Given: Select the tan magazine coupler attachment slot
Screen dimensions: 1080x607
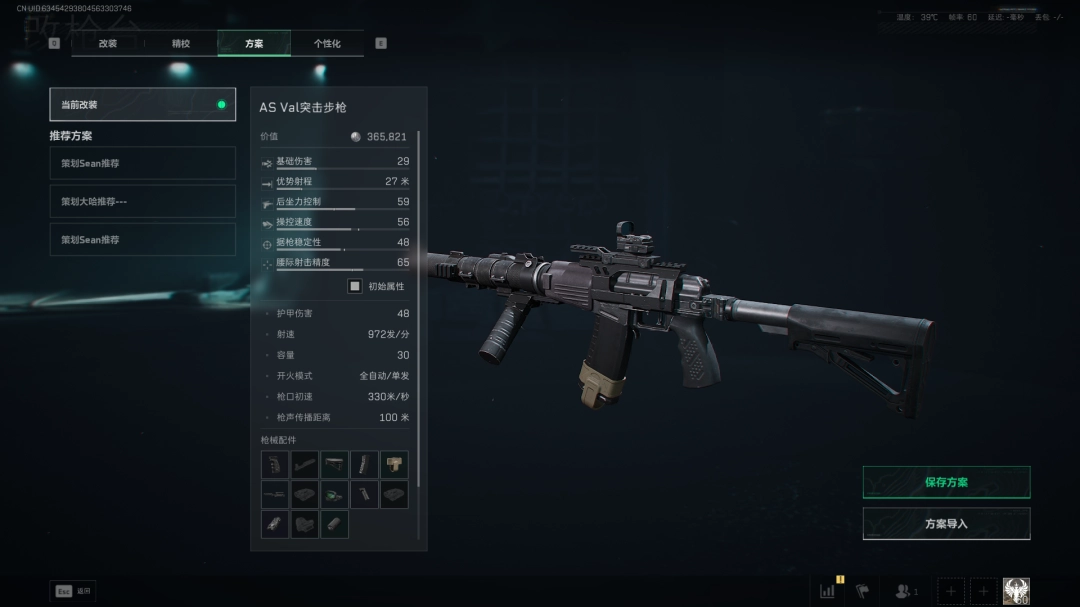Looking at the screenshot, I should tap(394, 465).
